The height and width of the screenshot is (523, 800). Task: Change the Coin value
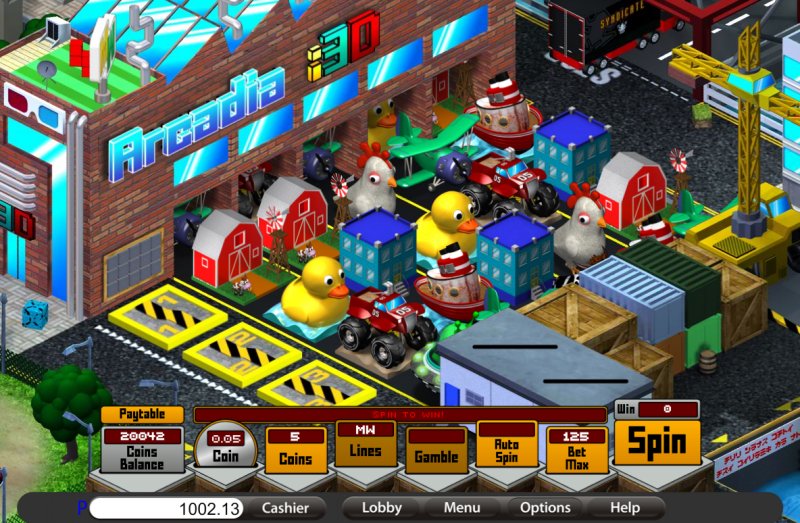coord(225,448)
